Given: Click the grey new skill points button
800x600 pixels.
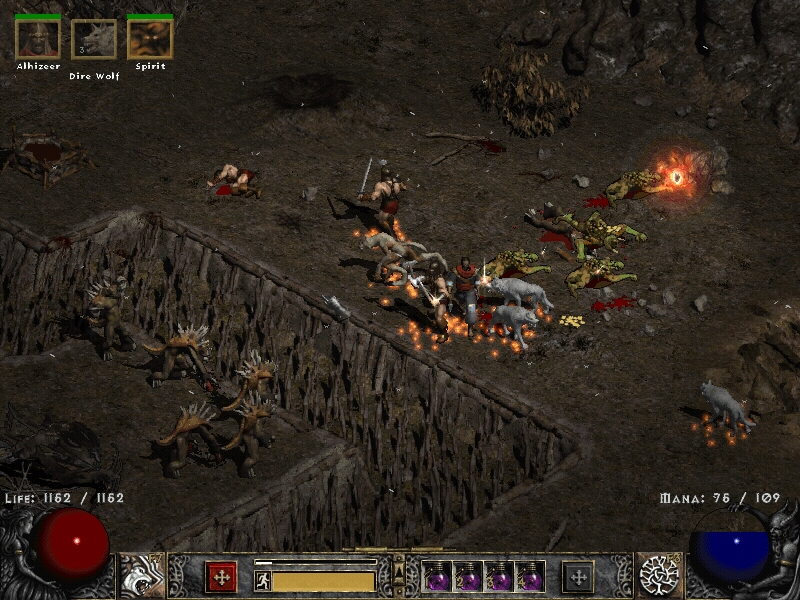Looking at the screenshot, I should pyautogui.click(x=578, y=577).
